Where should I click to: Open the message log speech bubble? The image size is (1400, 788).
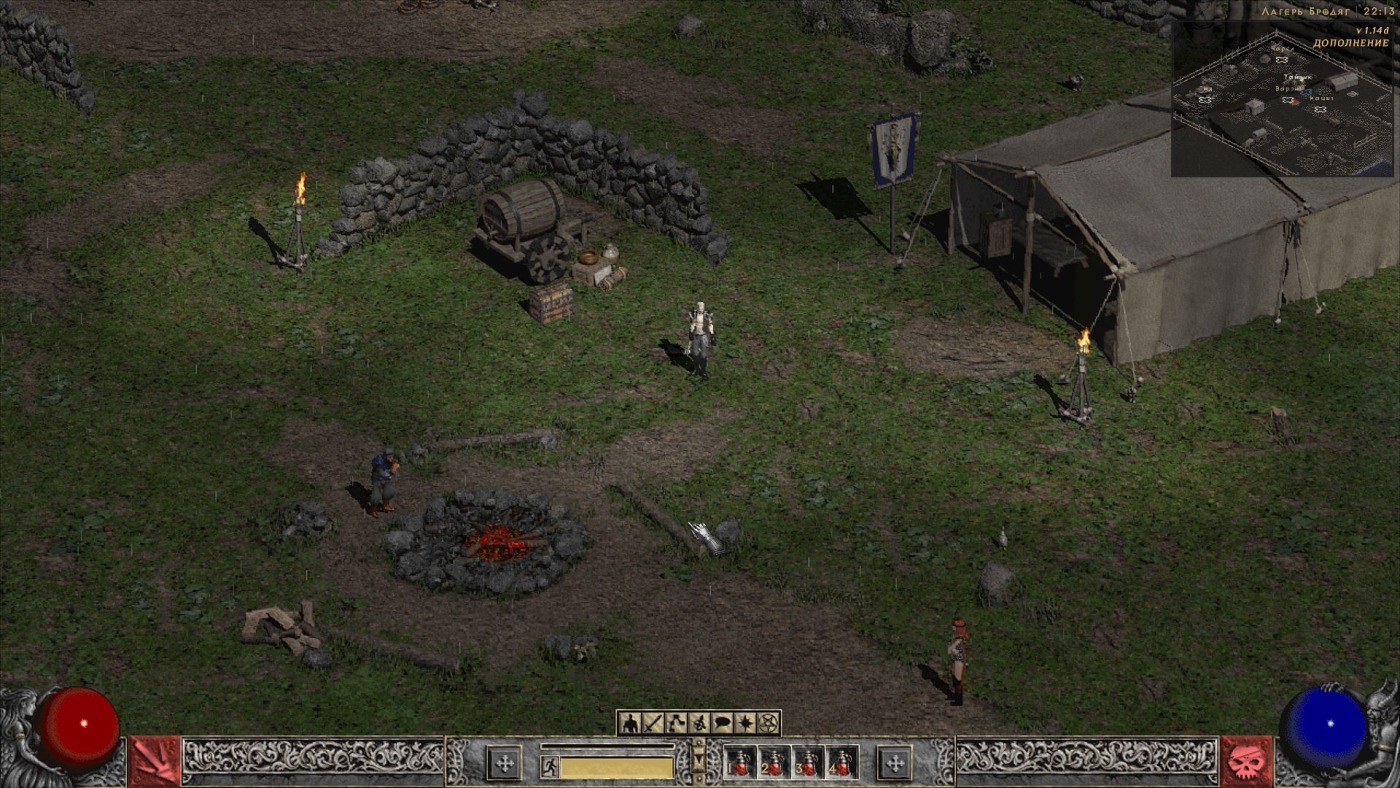(722, 722)
